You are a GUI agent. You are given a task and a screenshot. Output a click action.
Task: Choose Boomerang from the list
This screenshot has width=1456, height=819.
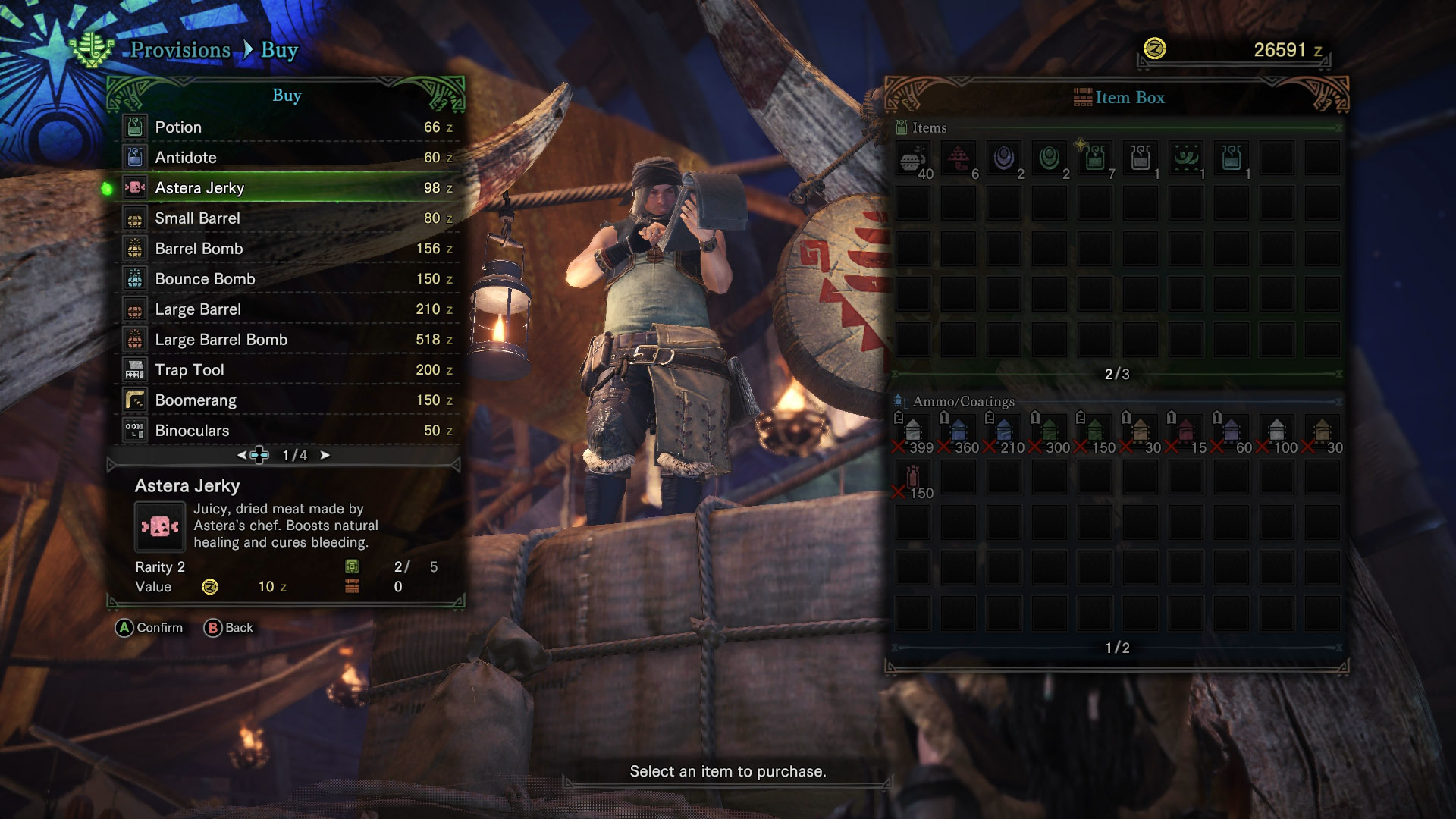(x=287, y=400)
